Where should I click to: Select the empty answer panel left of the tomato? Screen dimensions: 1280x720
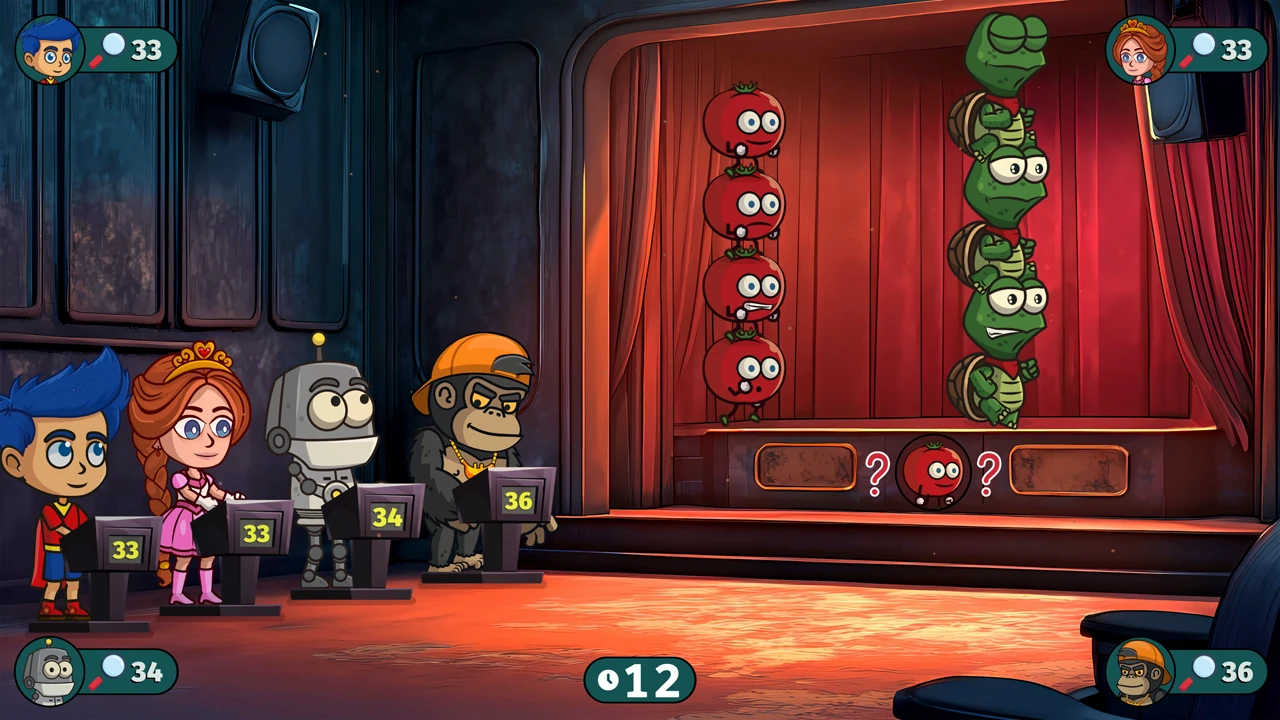coord(805,467)
